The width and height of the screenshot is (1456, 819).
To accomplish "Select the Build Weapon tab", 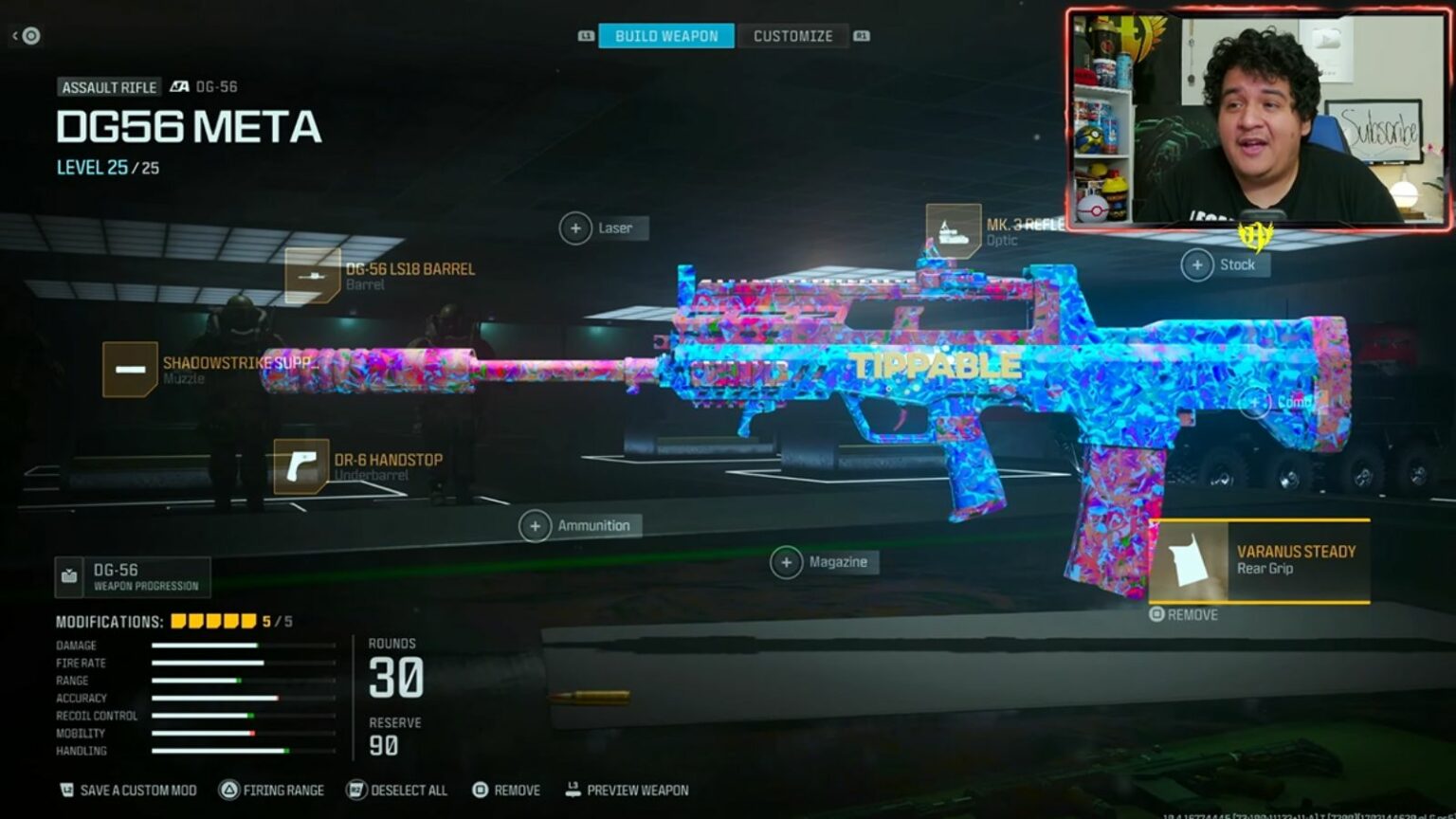I will pyautogui.click(x=665, y=35).
